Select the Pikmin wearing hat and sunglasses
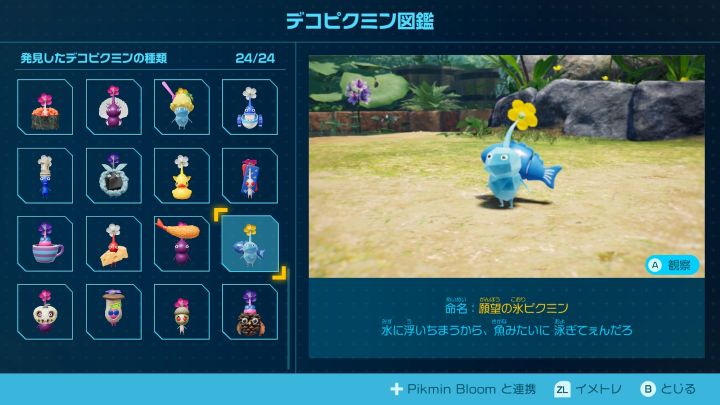The height and width of the screenshot is (405, 720). point(113,311)
